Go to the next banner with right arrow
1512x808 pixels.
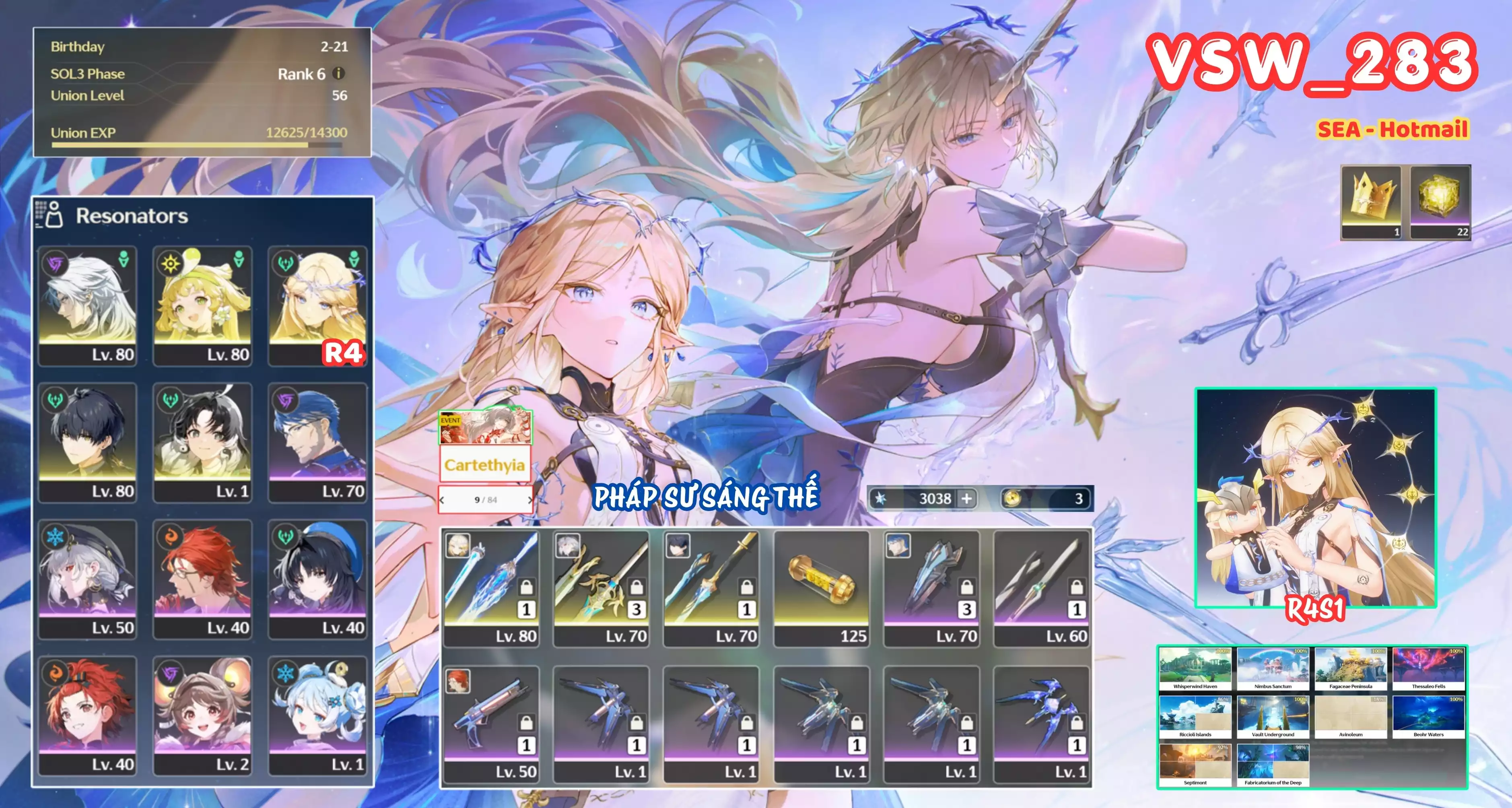pyautogui.click(x=529, y=500)
